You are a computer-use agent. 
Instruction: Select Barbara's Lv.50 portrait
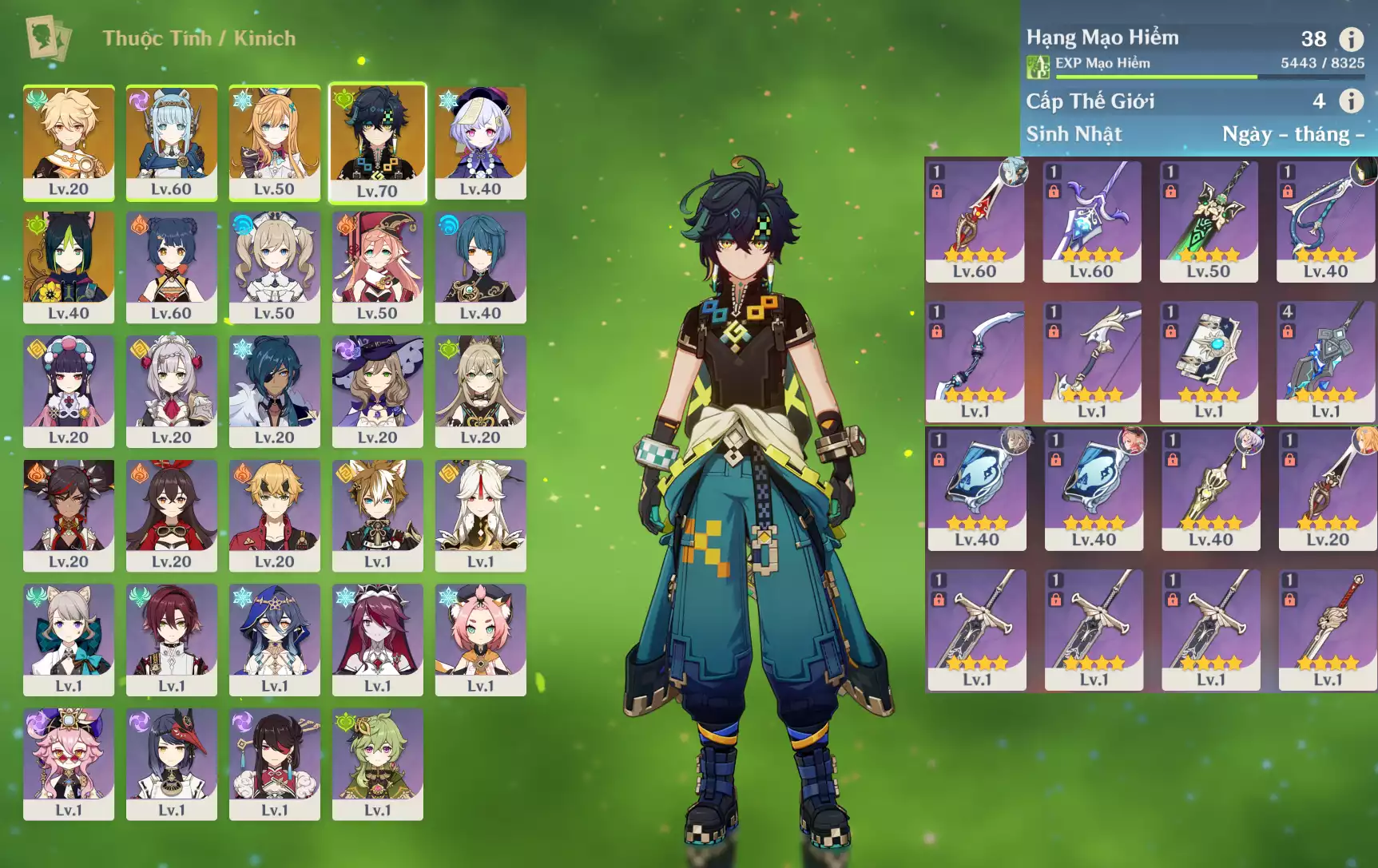tap(274, 266)
